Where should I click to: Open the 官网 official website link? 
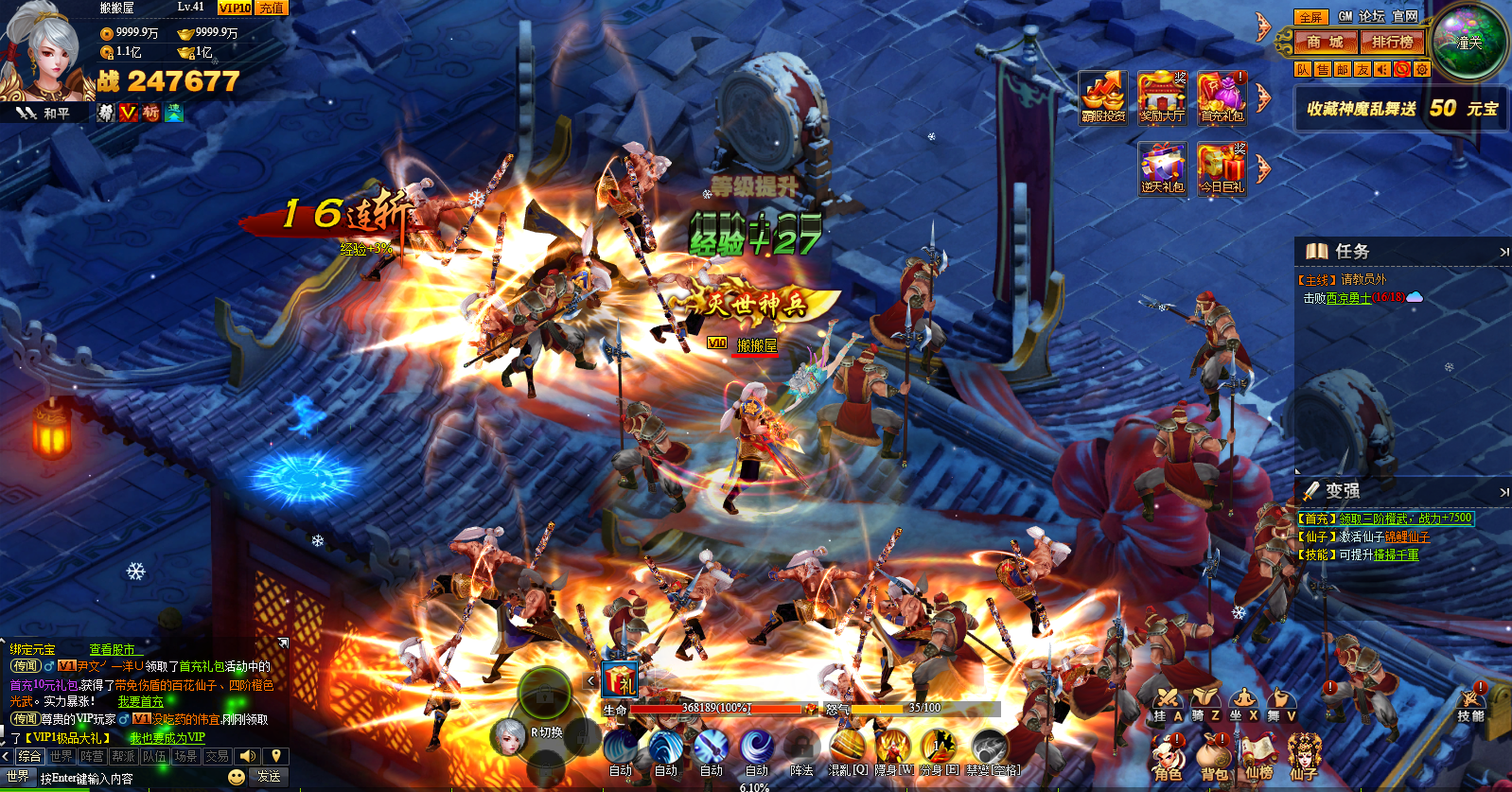[x=1405, y=16]
